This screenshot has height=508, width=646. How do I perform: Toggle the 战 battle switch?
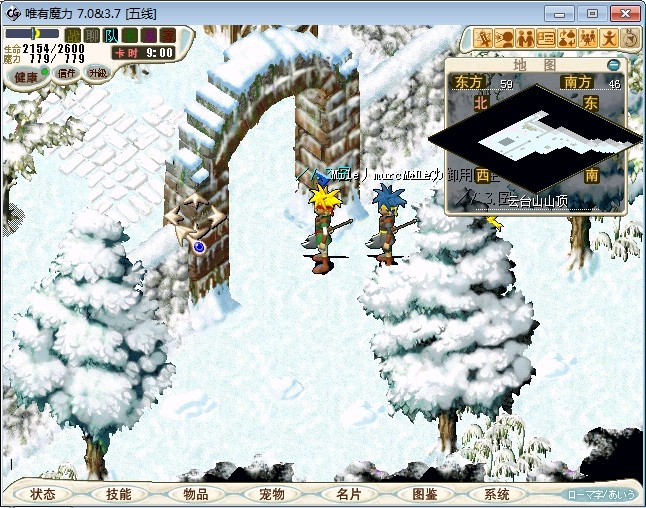pyautogui.click(x=73, y=36)
